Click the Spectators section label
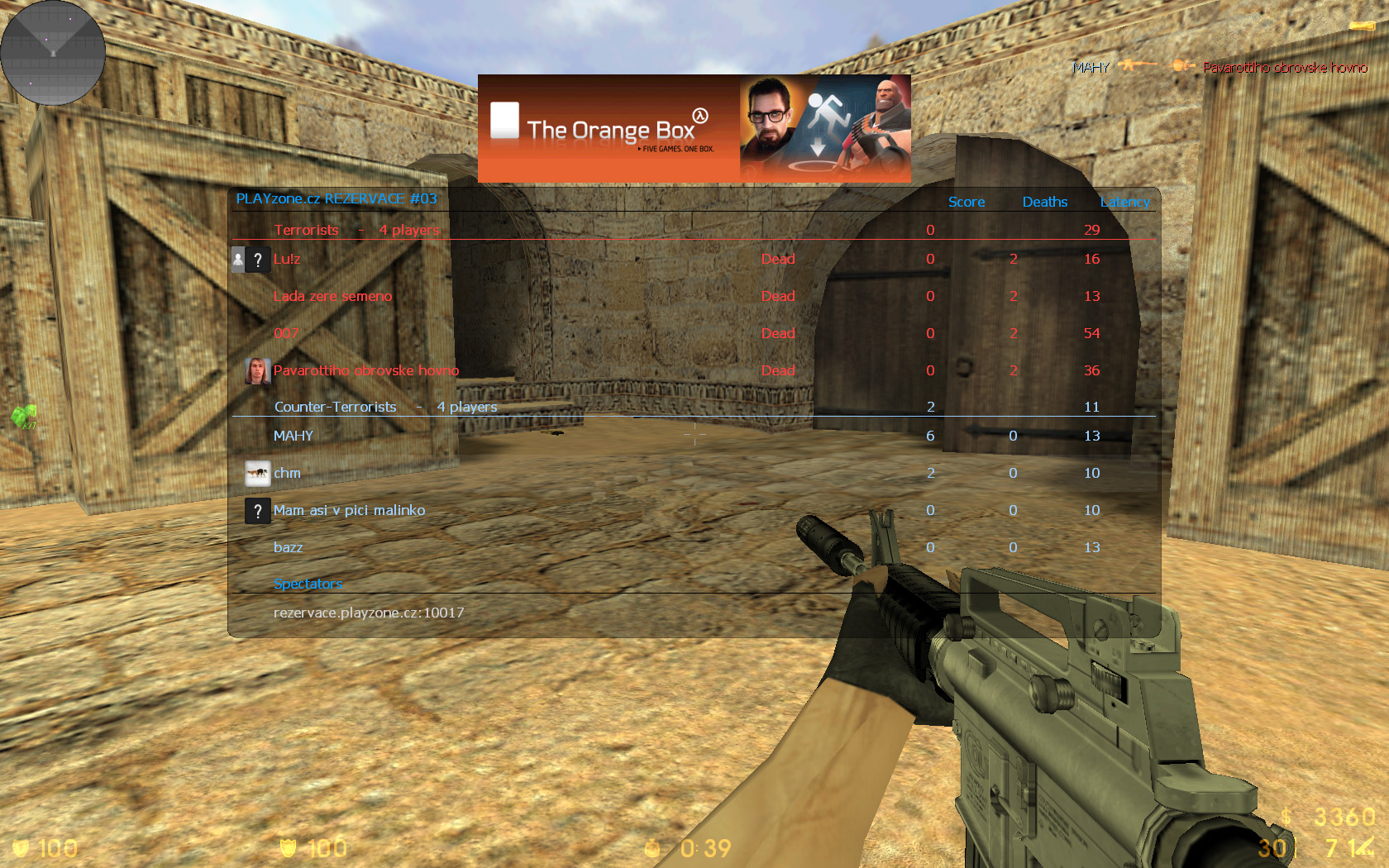Viewport: 1389px width, 868px height. [308, 584]
